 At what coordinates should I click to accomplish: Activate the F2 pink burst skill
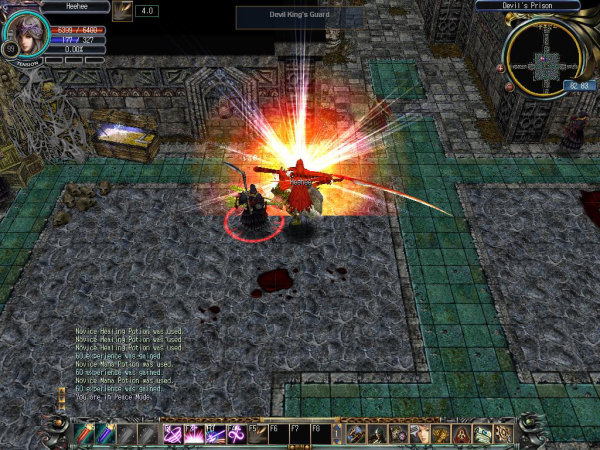pos(193,434)
